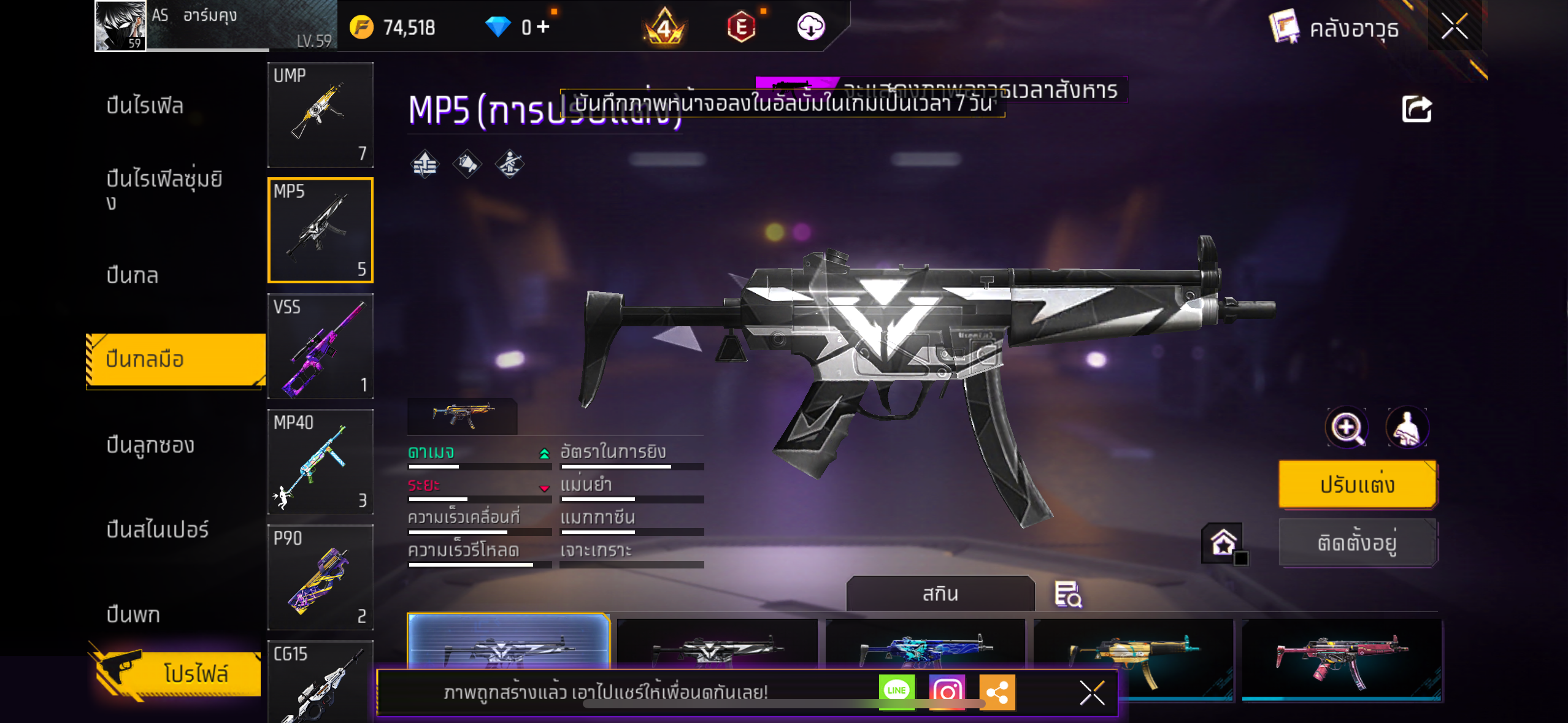Share the screenshot to Instagram

click(x=947, y=691)
